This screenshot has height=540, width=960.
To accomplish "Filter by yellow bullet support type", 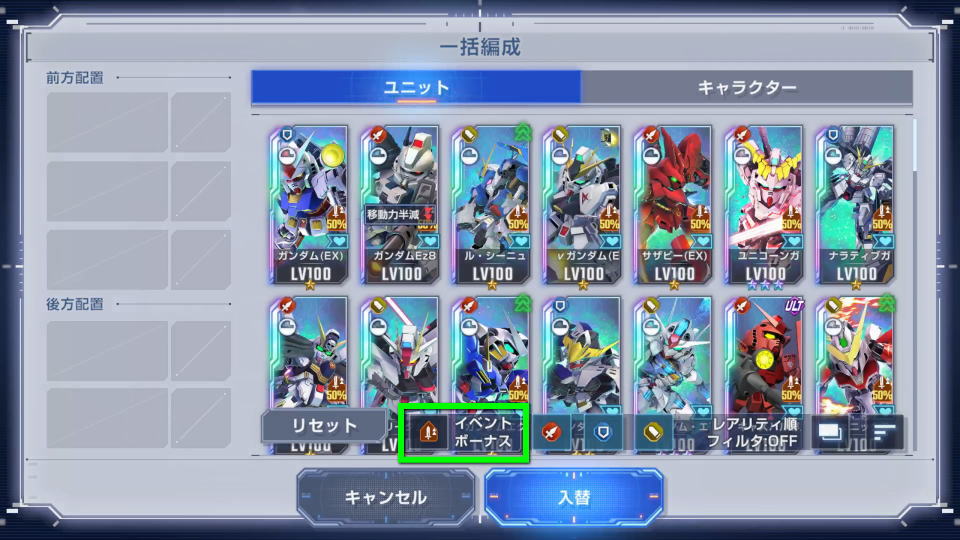I will click(x=653, y=432).
